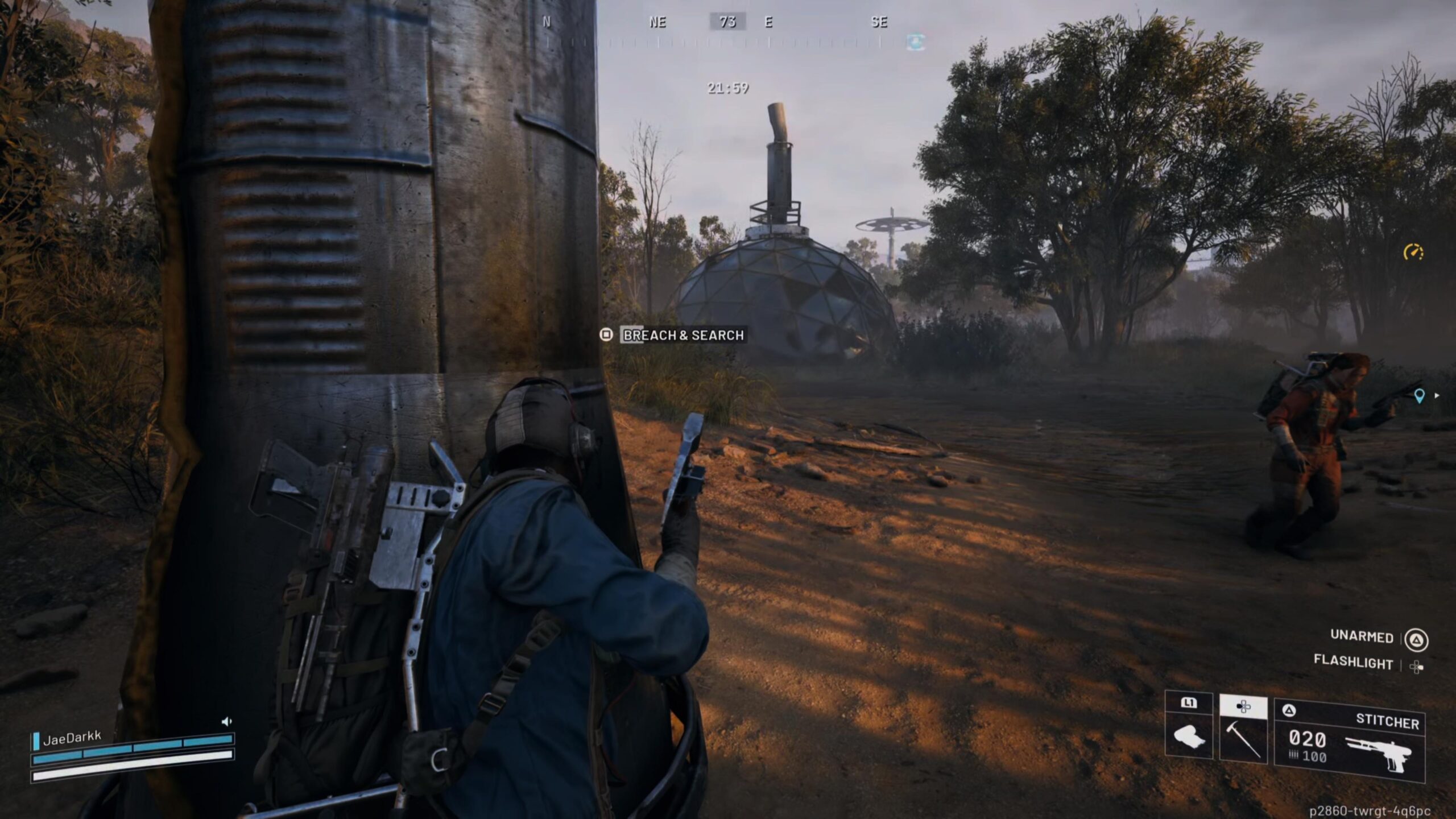This screenshot has height=819, width=1456.
Task: Select the Stitcher weapon slot
Action: click(x=1349, y=739)
